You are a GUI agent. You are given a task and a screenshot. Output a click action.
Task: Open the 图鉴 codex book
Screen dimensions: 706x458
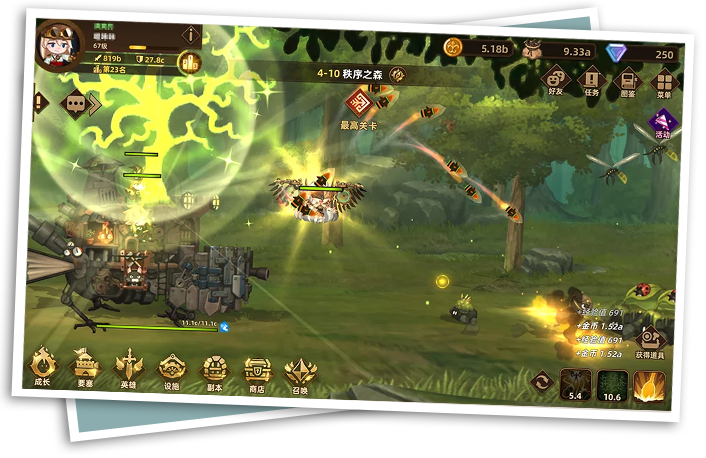pos(628,83)
